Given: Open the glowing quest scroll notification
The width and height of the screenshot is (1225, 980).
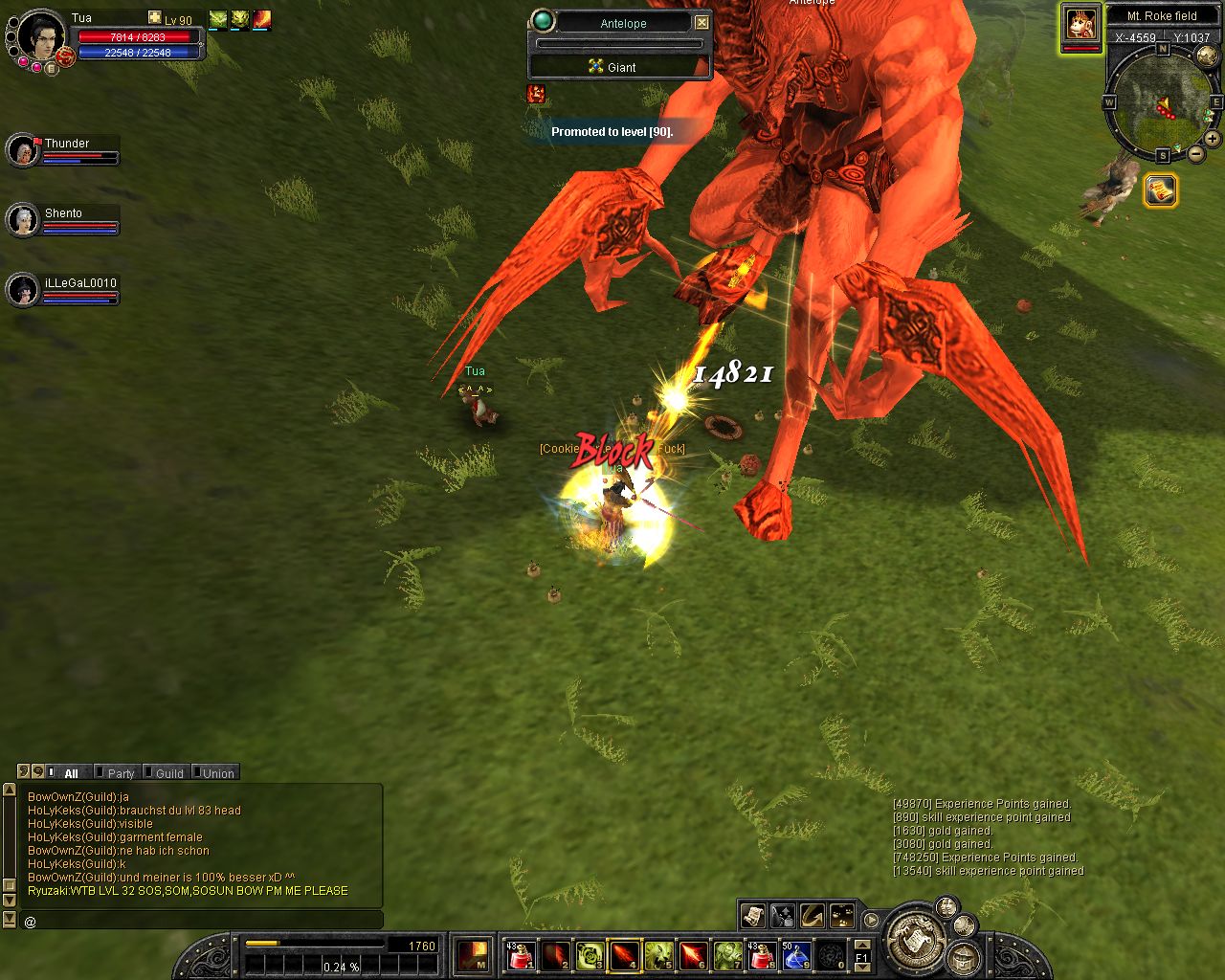Looking at the screenshot, I should point(1161,190).
